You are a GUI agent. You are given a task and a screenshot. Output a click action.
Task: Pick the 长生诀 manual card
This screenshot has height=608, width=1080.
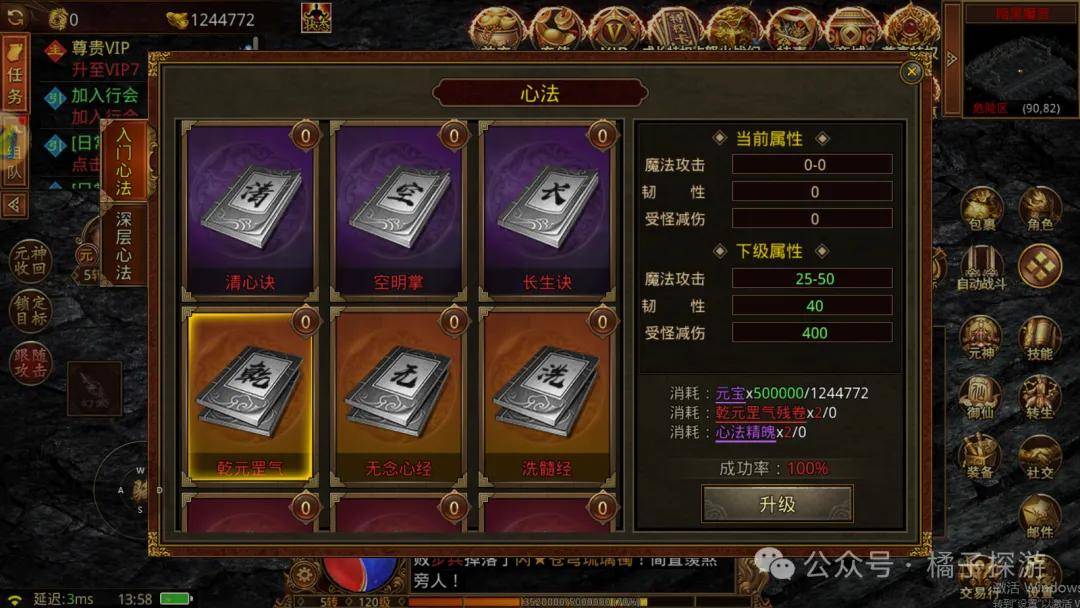(547, 210)
